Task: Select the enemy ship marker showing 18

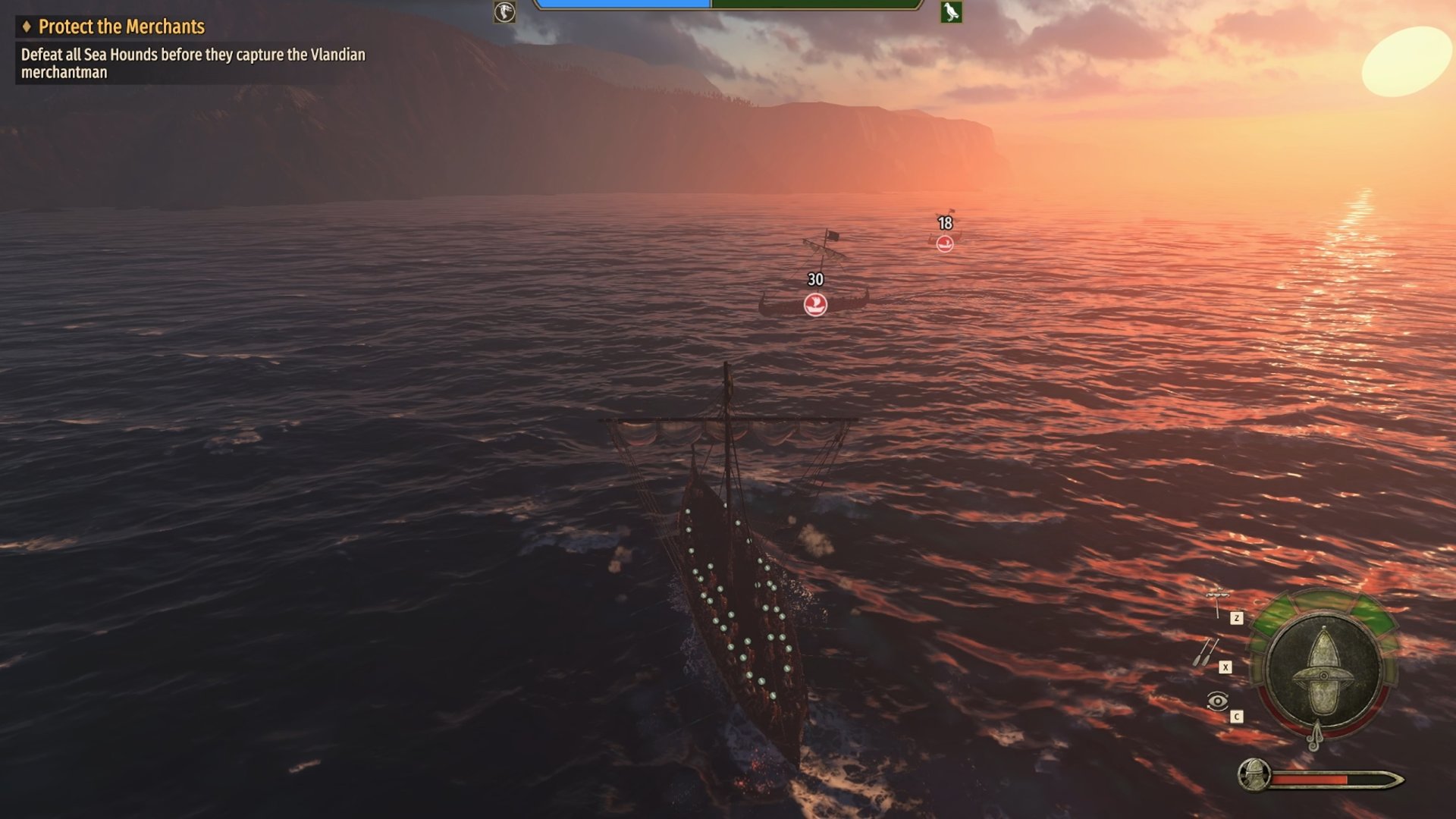Action: pos(945,243)
